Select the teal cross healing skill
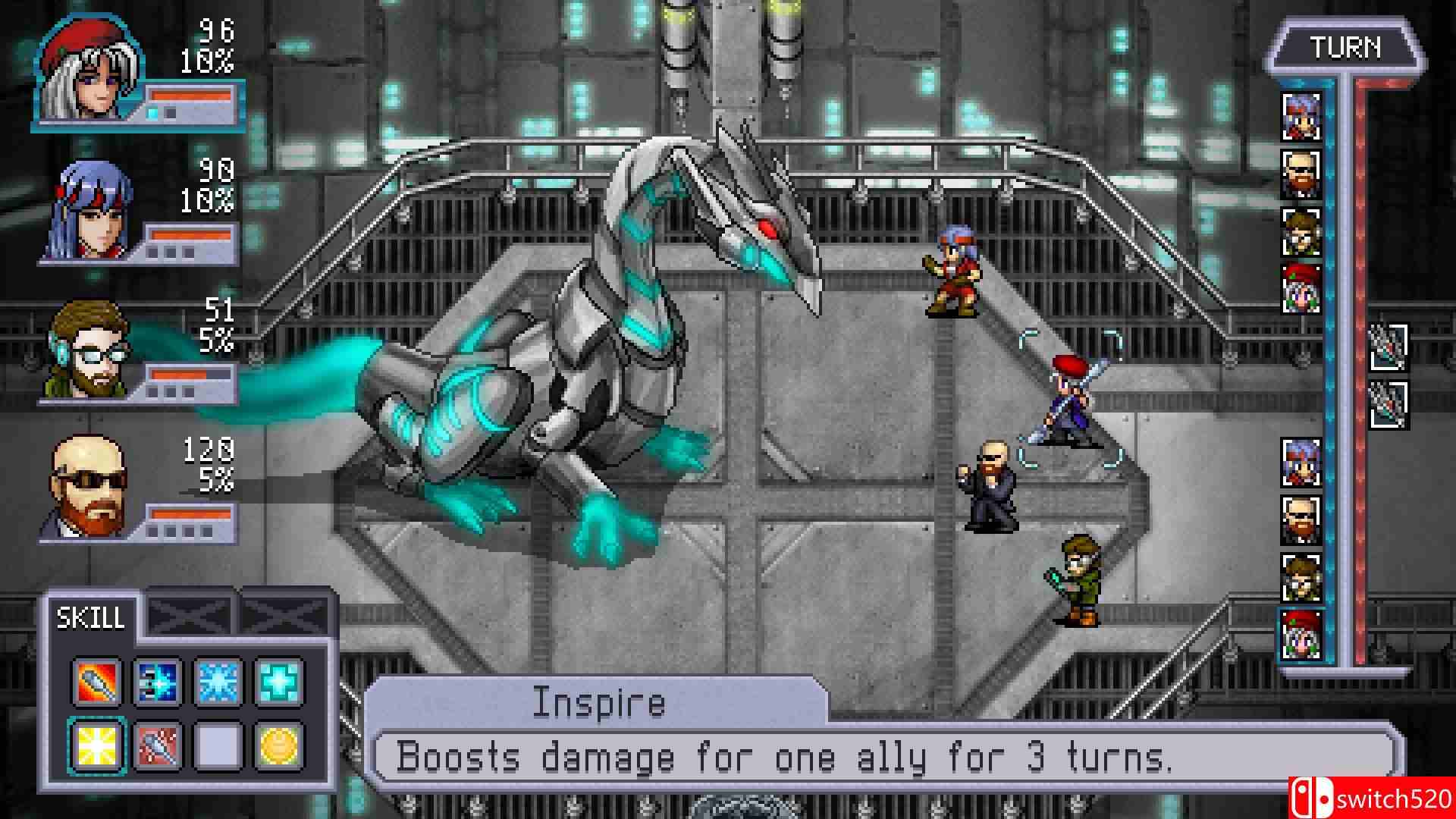 point(279,680)
